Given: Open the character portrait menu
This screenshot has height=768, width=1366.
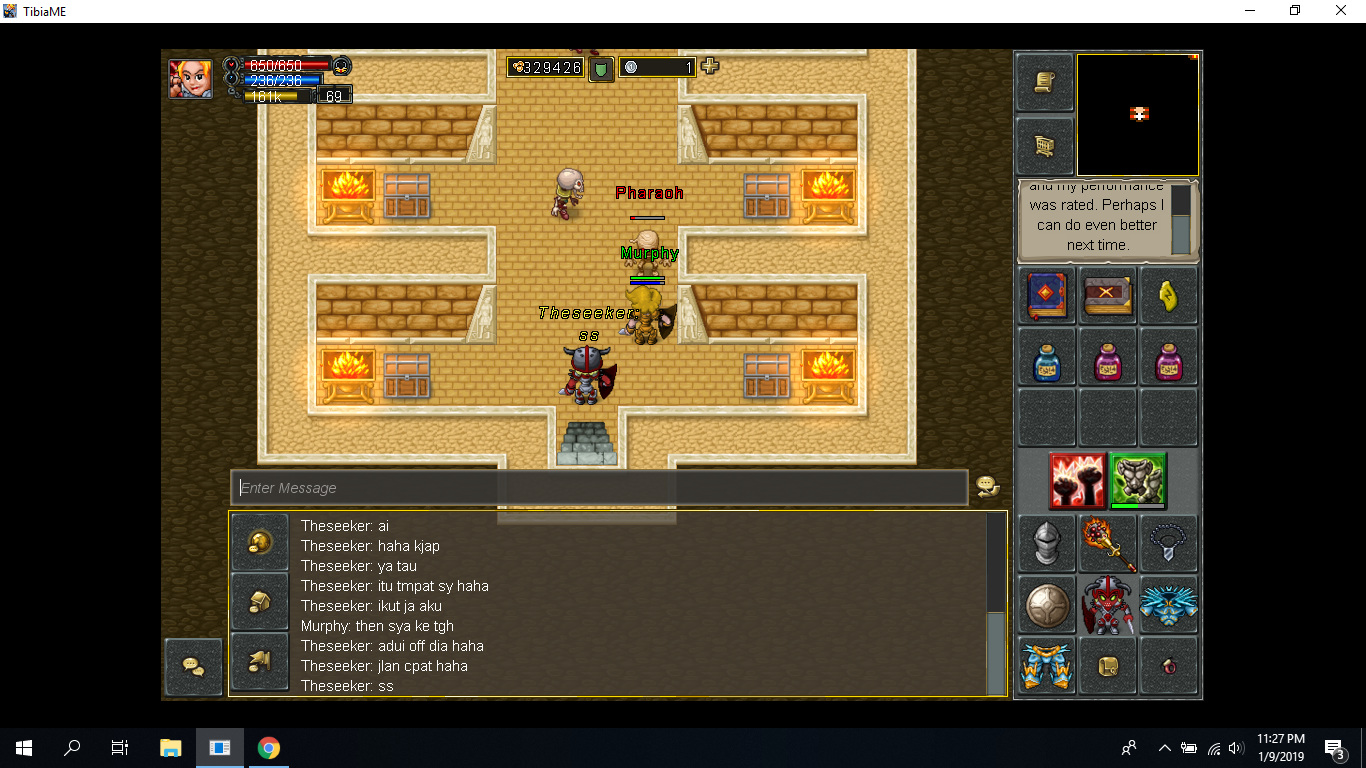Looking at the screenshot, I should click(x=190, y=78).
